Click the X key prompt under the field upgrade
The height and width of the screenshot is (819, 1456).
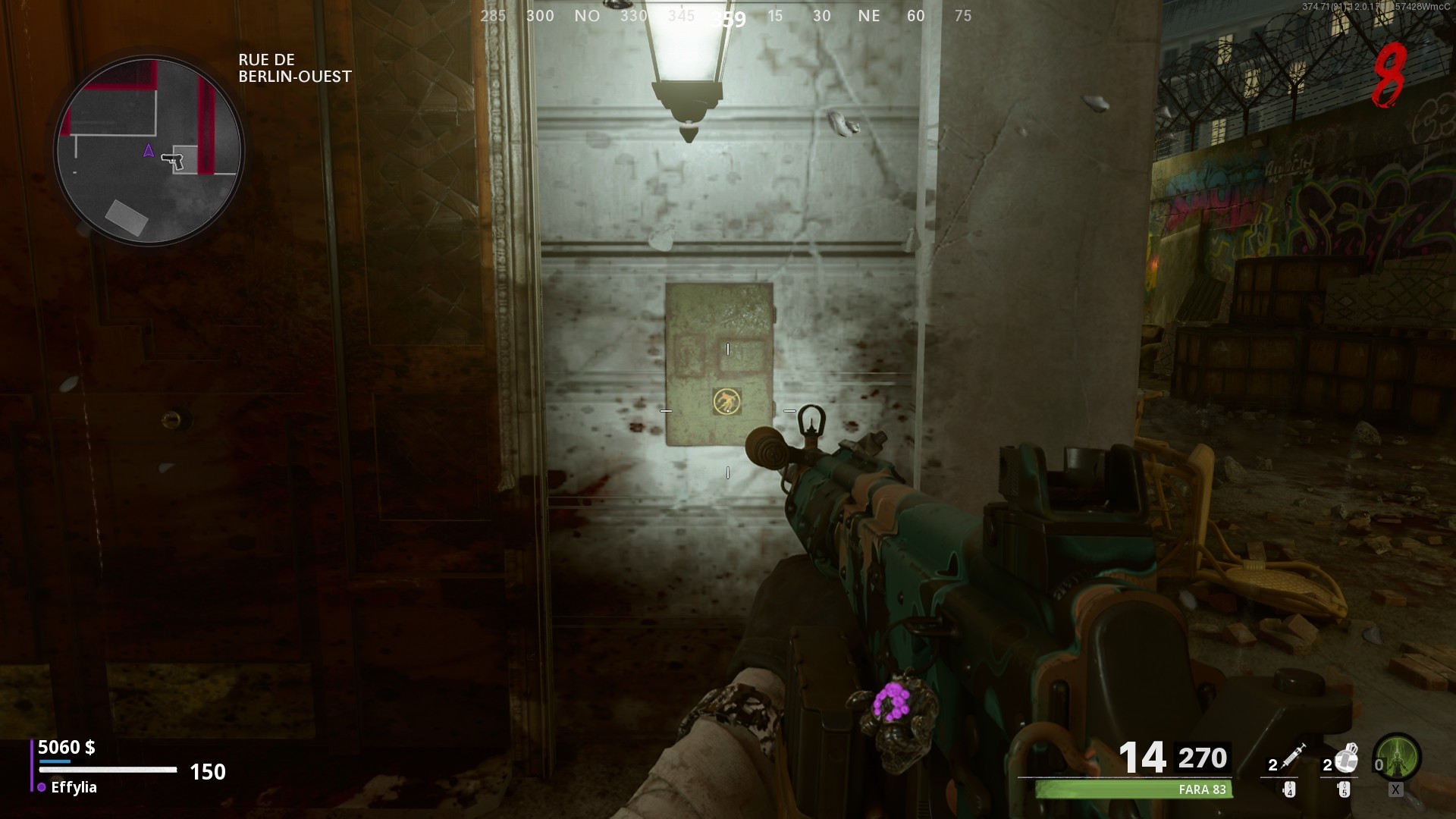click(1395, 791)
